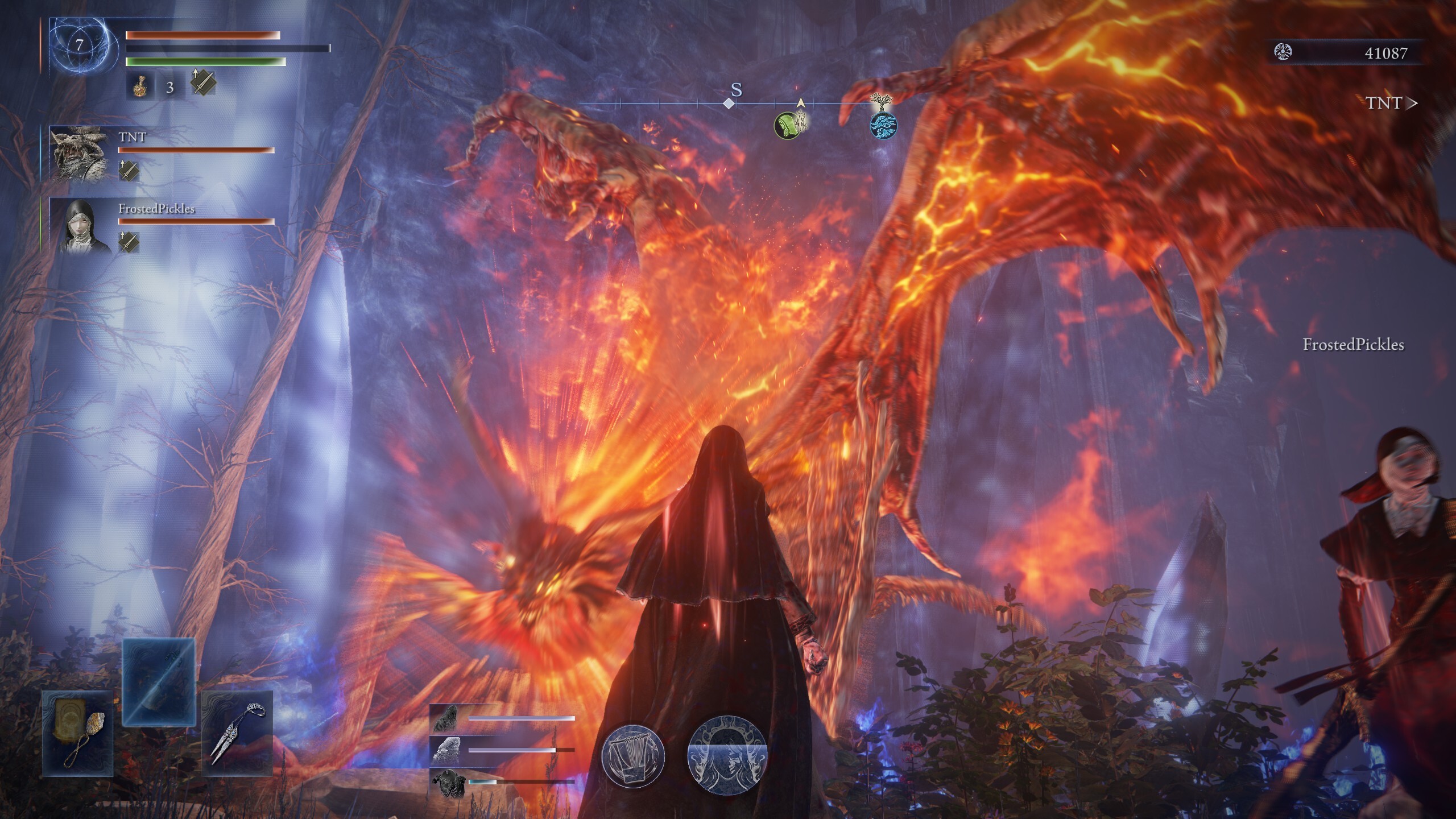Activate the Ultimate Art portrait icon
This screenshot has width=1456, height=819.
(x=728, y=756)
